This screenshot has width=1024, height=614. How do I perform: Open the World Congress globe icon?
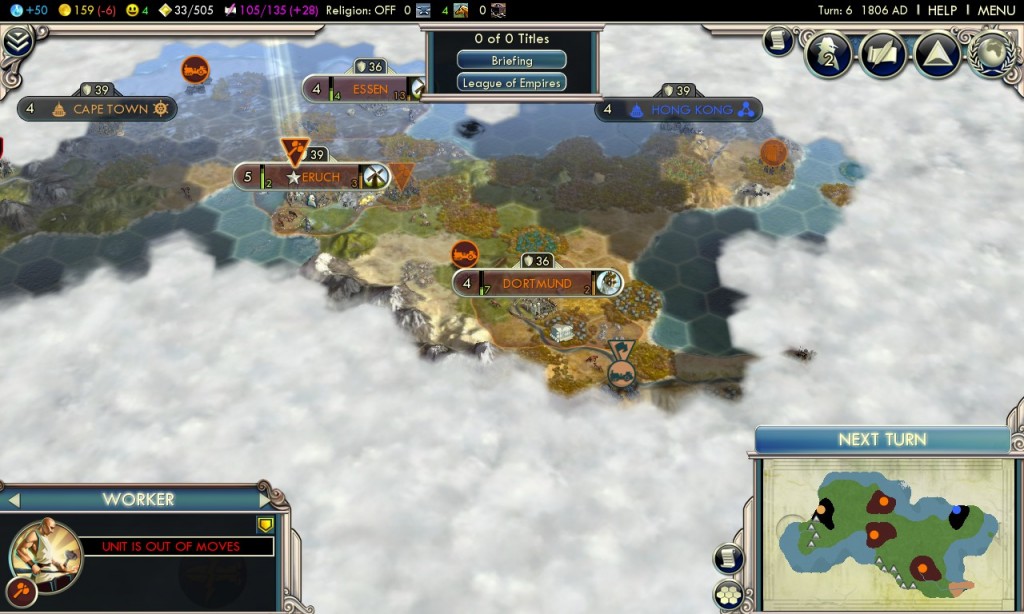(990, 53)
